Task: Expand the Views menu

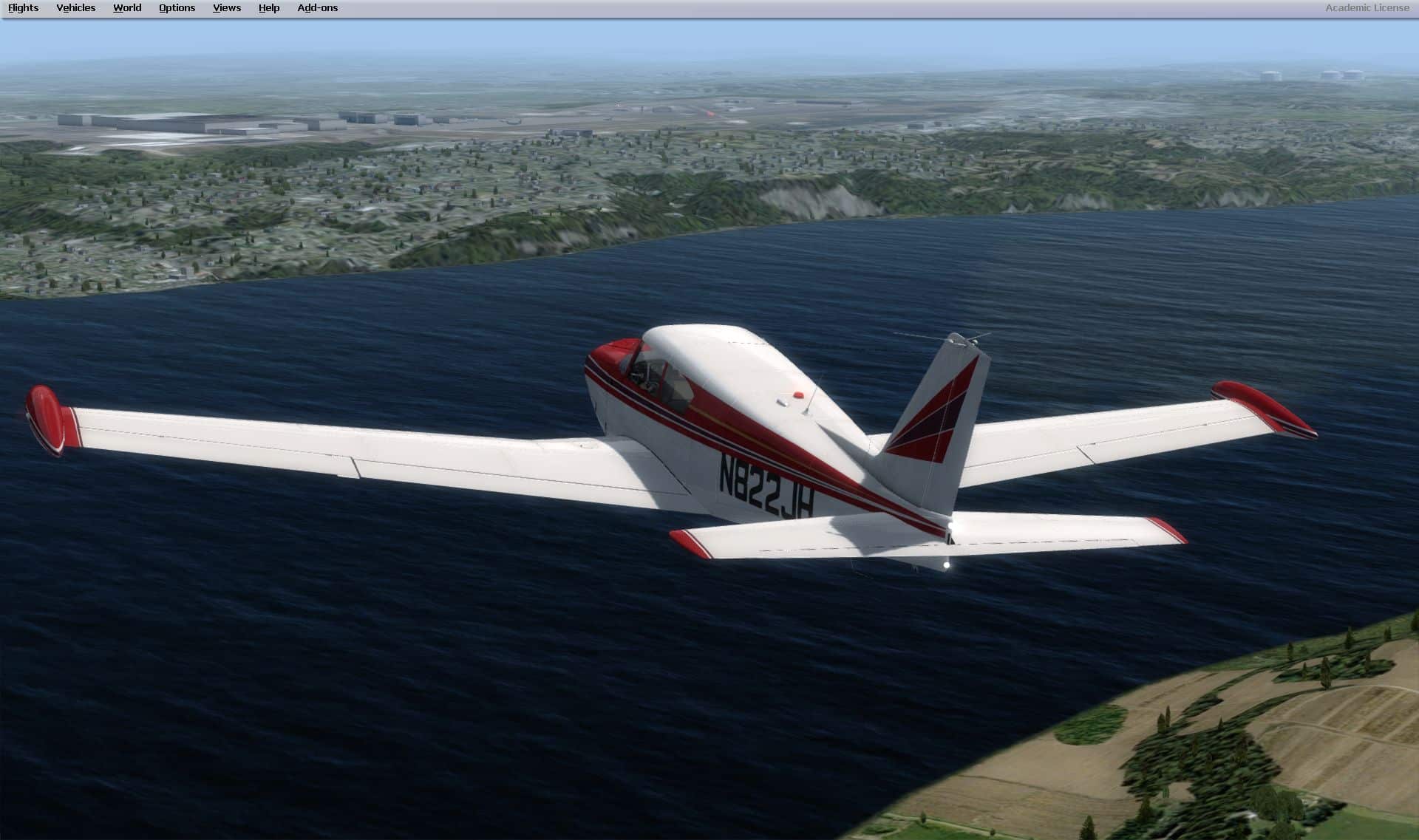Action: [x=226, y=8]
